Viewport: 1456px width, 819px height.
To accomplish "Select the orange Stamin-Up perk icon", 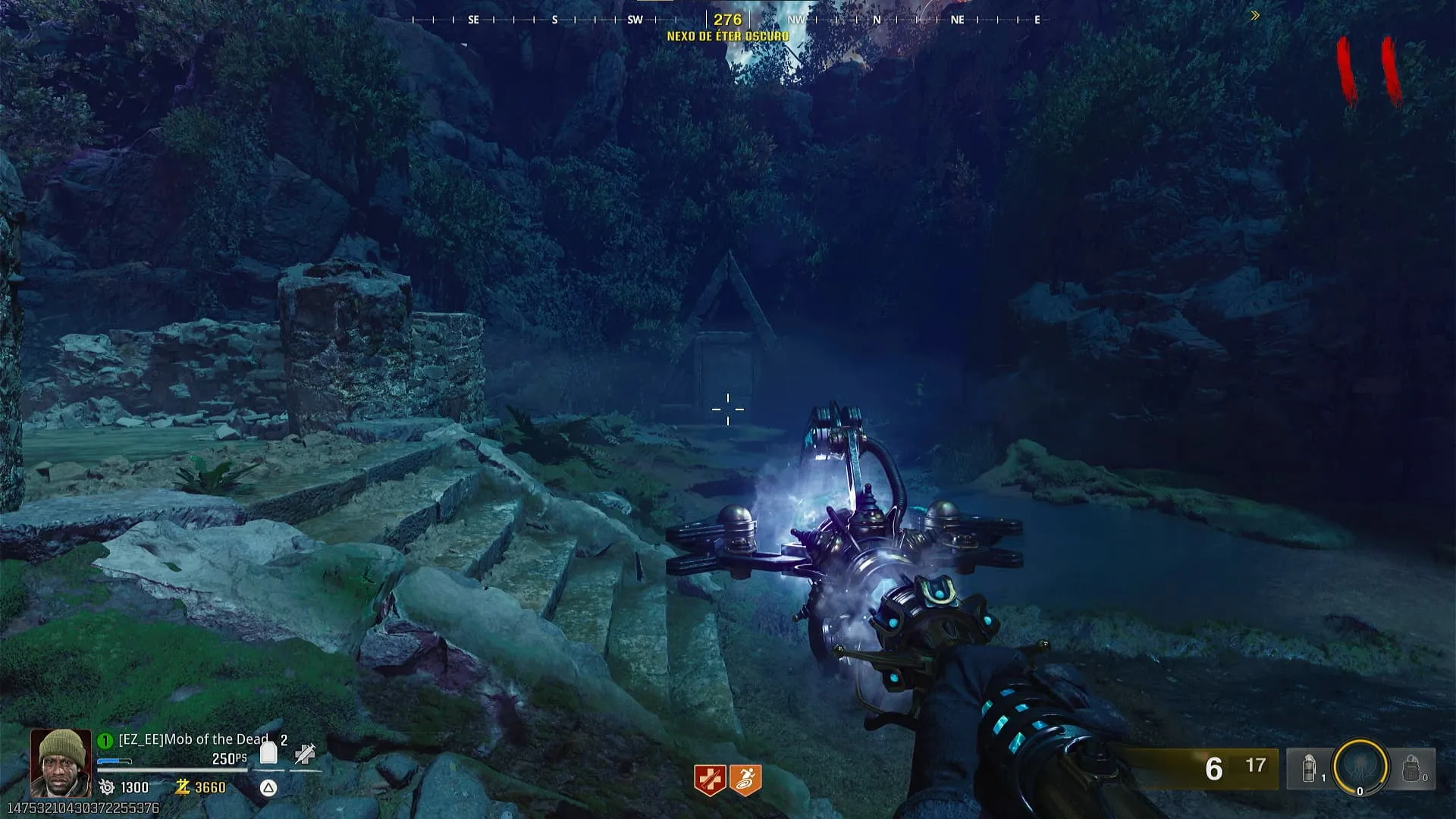I will (745, 780).
